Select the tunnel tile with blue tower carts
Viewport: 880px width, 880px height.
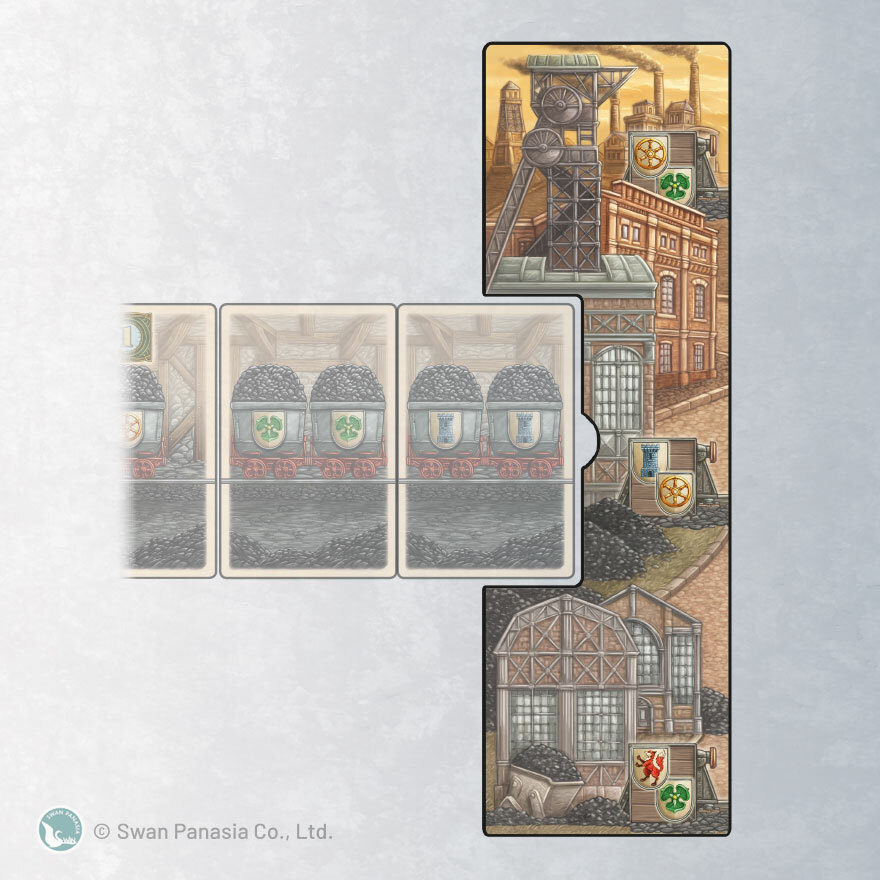[487, 440]
